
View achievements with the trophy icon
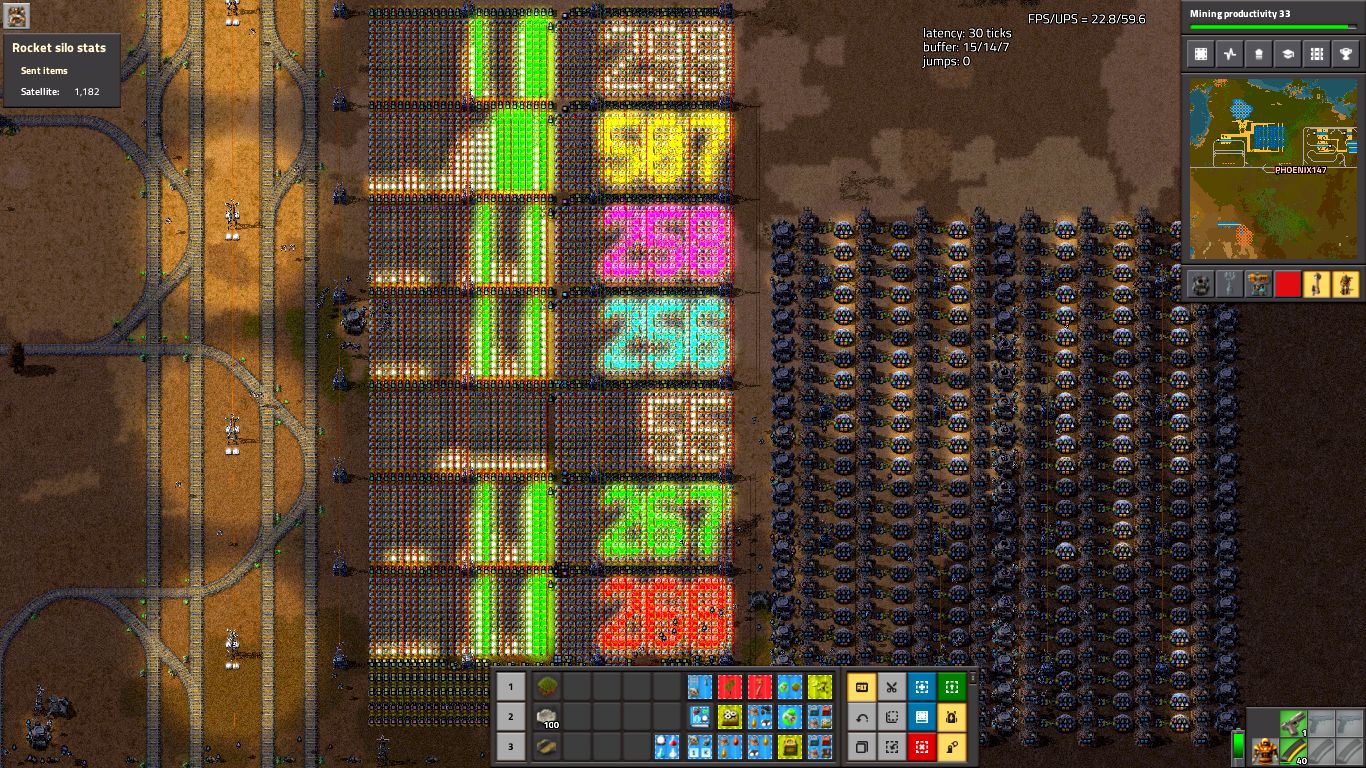tap(1345, 54)
